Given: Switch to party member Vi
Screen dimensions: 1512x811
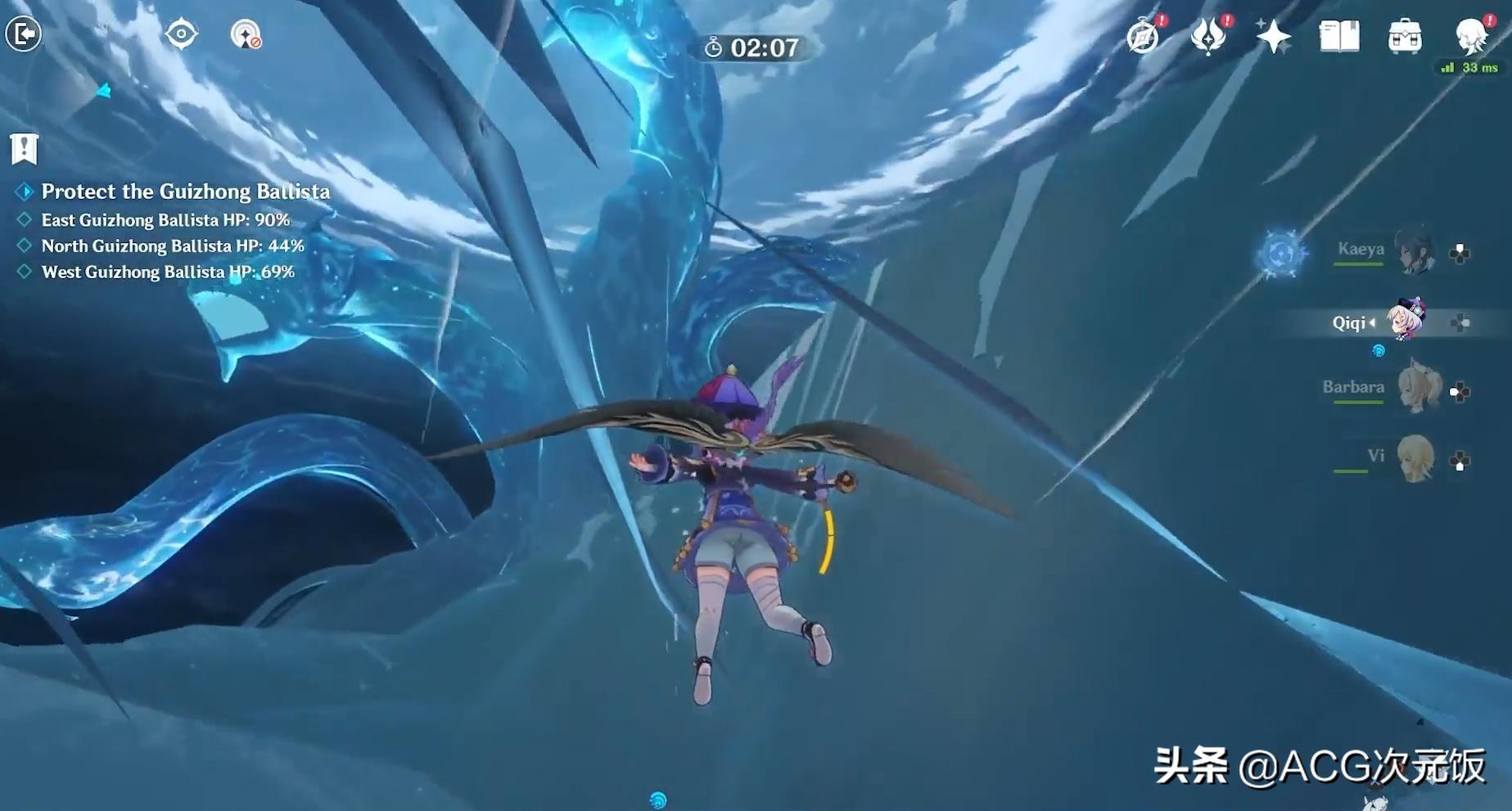Looking at the screenshot, I should (x=1415, y=458).
